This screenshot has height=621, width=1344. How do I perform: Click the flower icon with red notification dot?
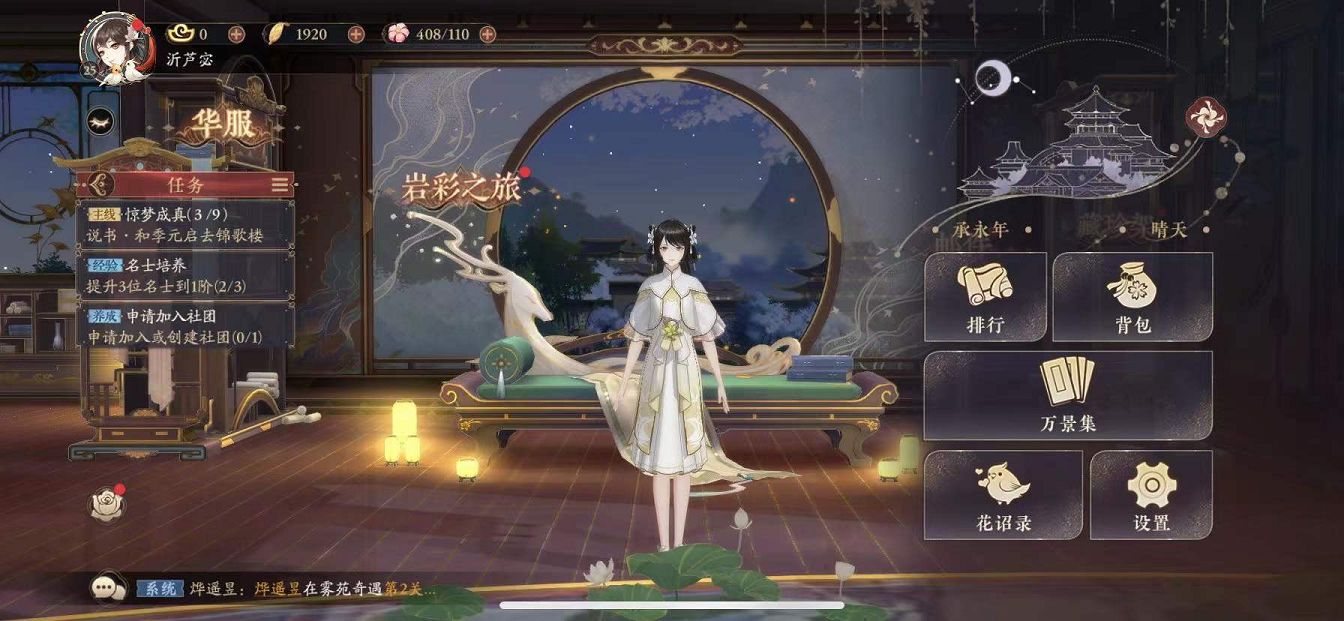(106, 504)
